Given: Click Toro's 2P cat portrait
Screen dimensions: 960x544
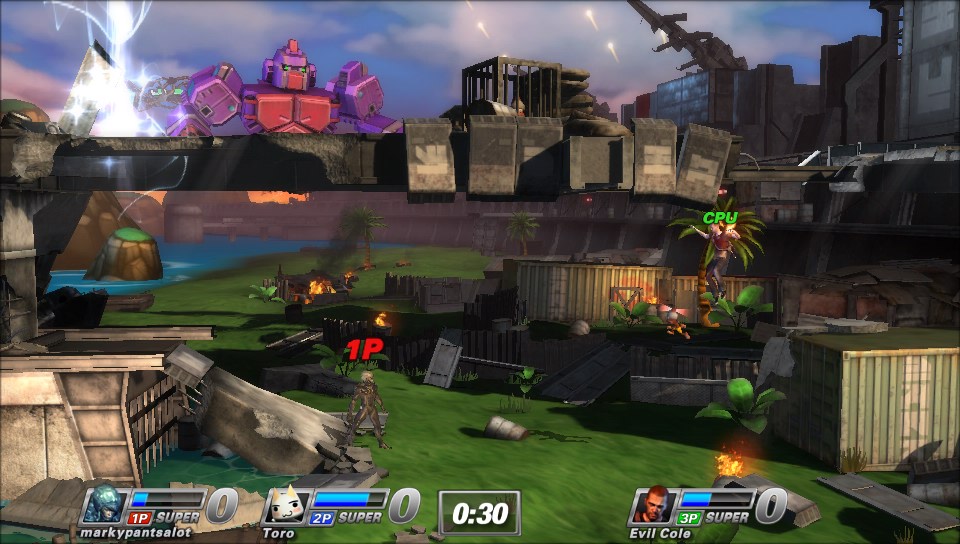Looking at the screenshot, I should (284, 505).
